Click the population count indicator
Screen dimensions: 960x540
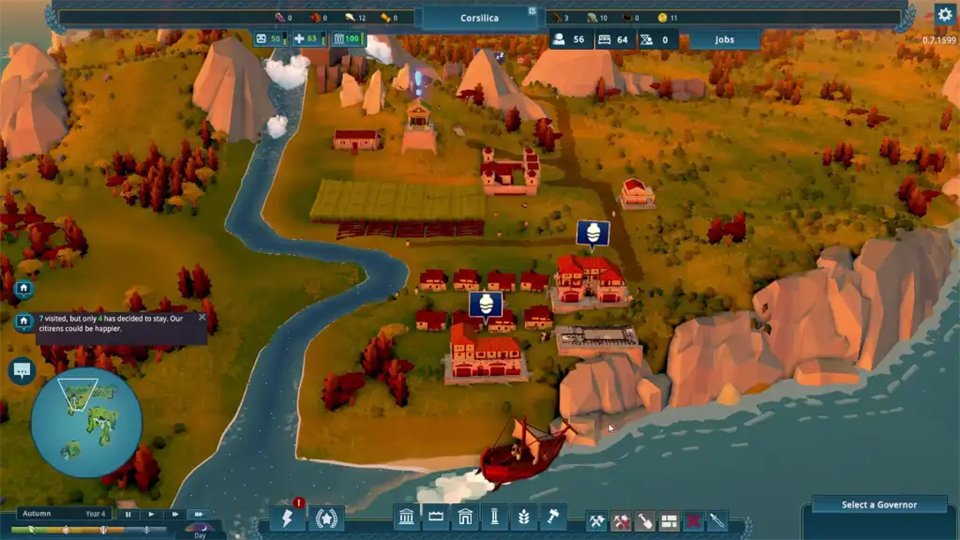click(x=567, y=40)
